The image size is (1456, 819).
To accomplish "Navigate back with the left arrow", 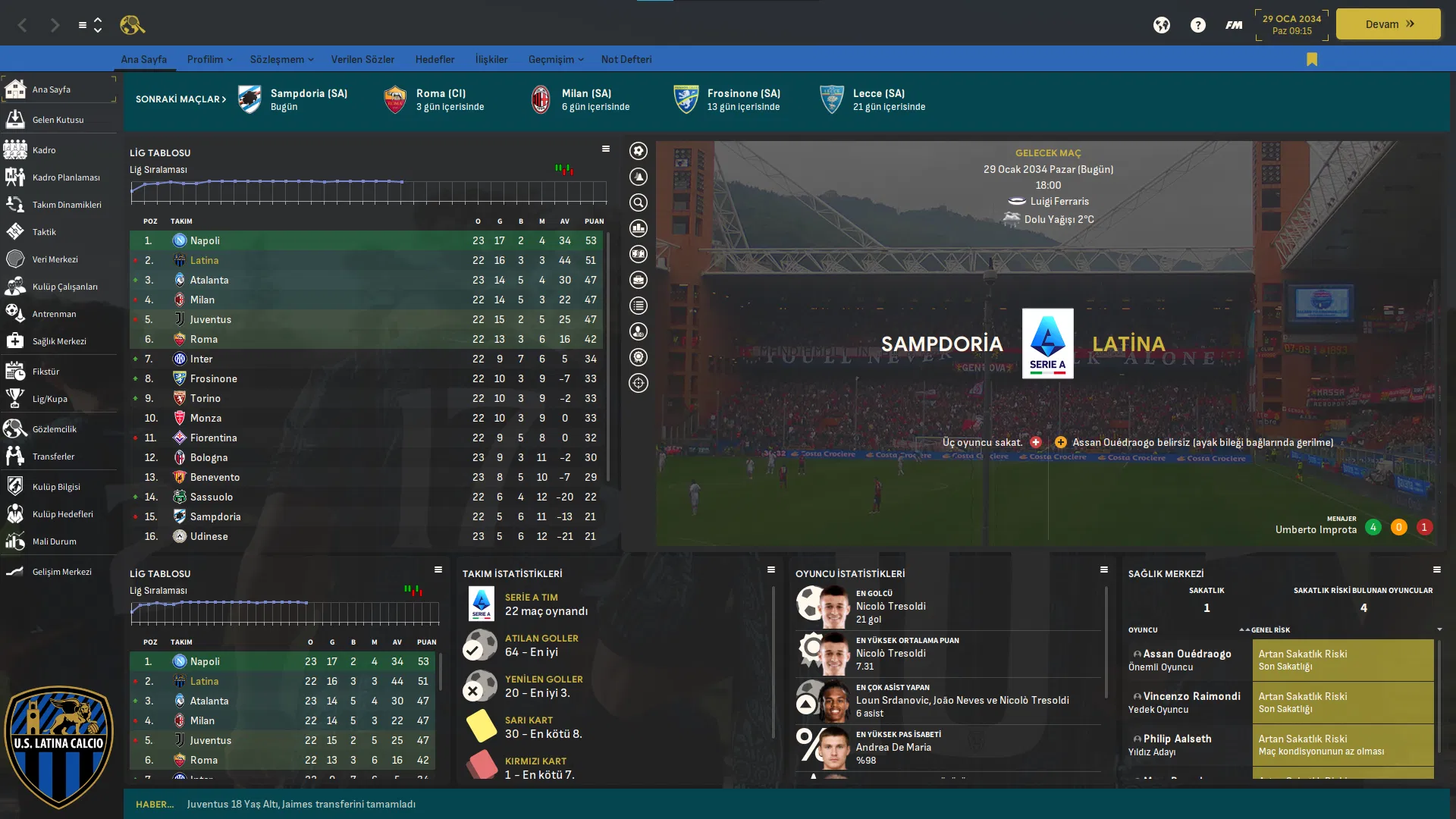I will pyautogui.click(x=23, y=25).
